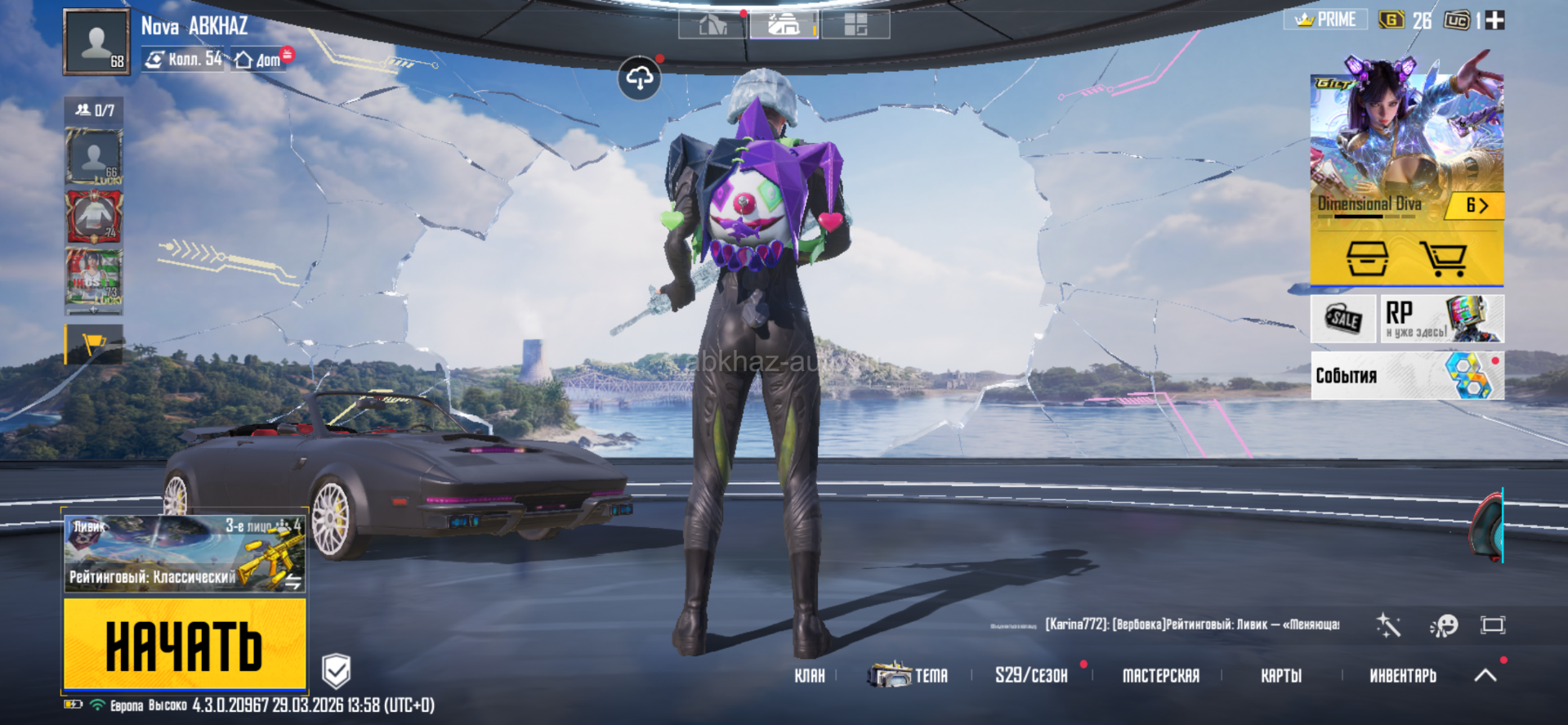Open the S29/СЕЗОН season menu

[x=1031, y=676]
